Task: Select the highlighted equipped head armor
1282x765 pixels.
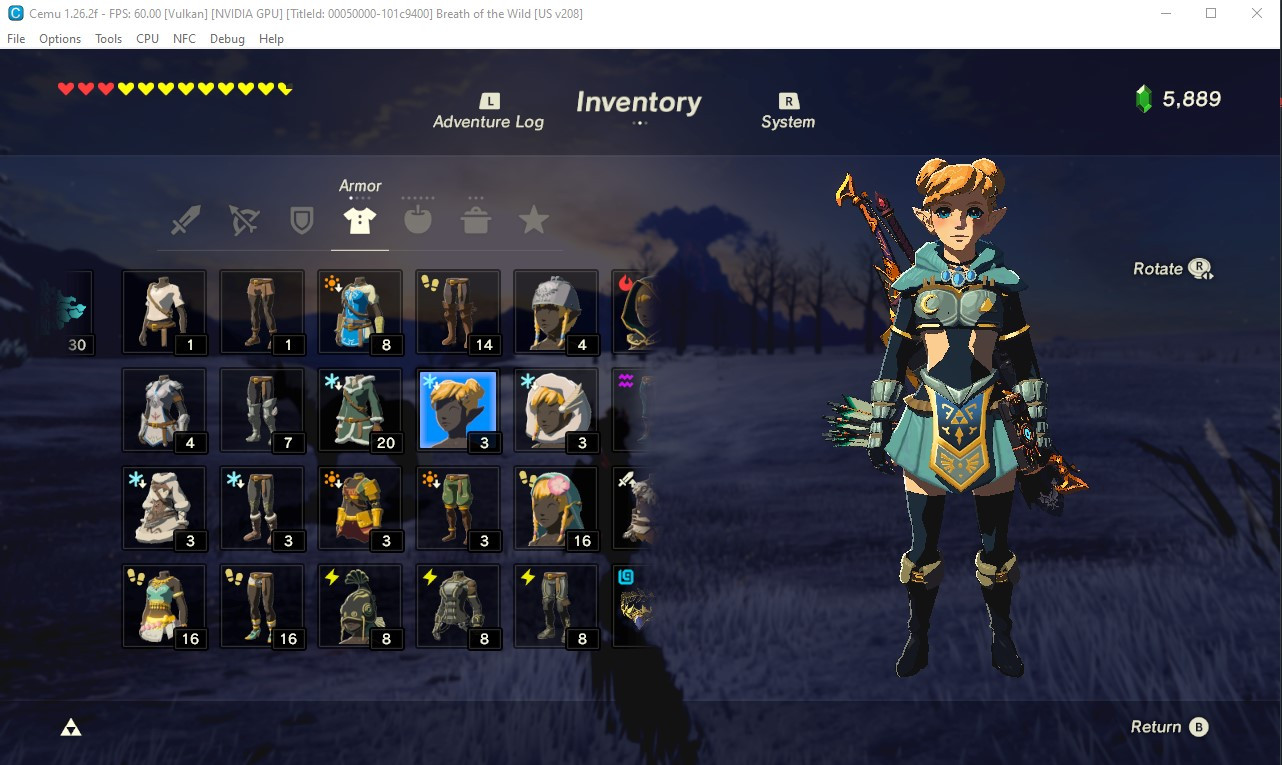Action: (x=457, y=409)
